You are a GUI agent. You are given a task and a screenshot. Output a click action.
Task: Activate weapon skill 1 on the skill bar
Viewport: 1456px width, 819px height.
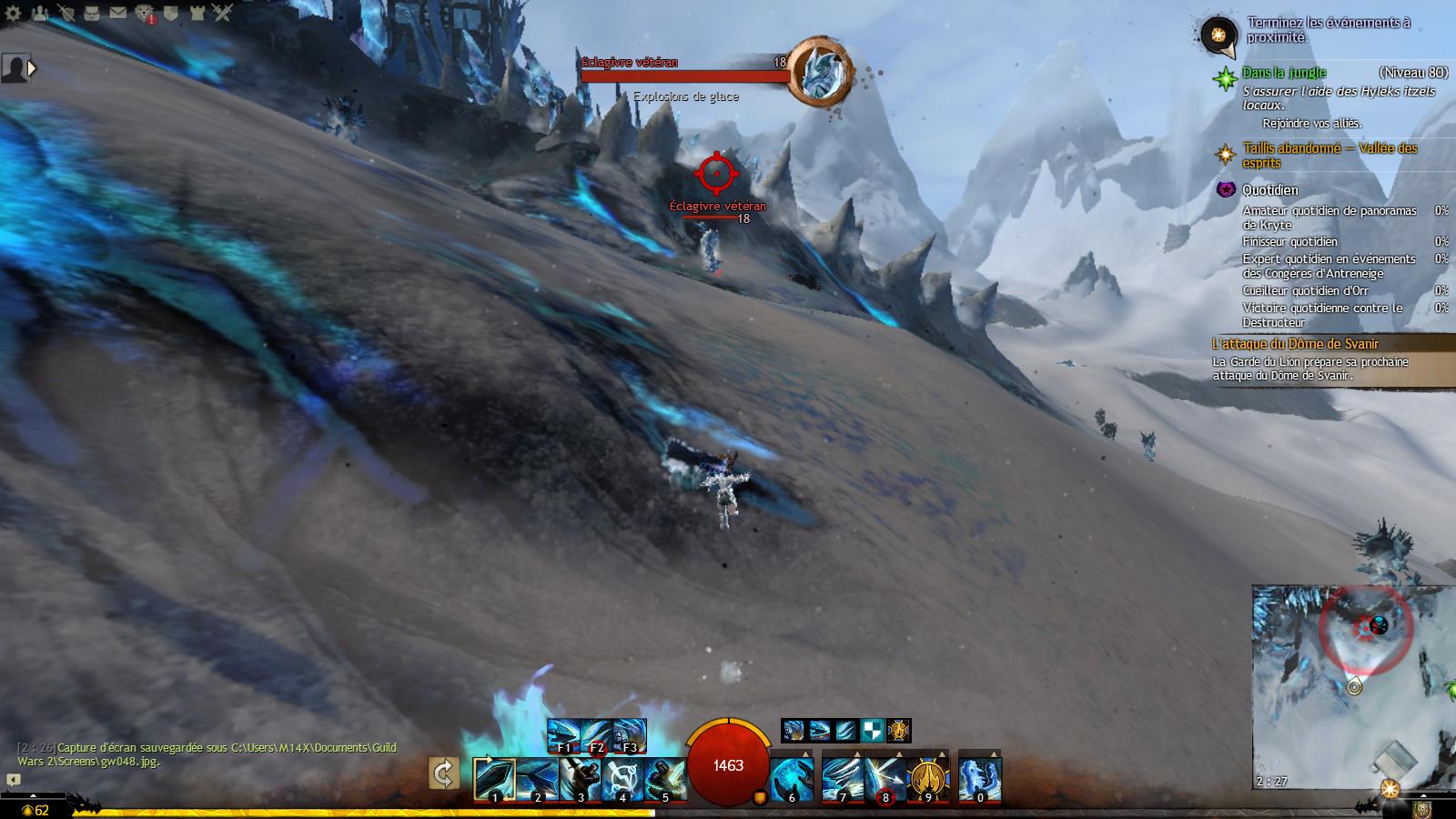pyautogui.click(x=494, y=780)
